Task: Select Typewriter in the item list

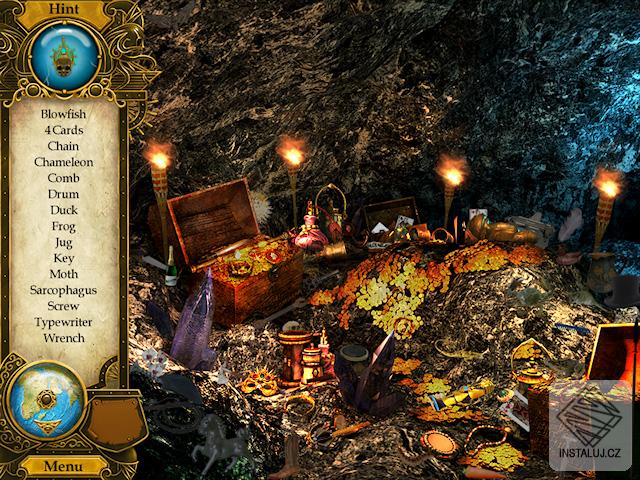Action: coord(64,322)
